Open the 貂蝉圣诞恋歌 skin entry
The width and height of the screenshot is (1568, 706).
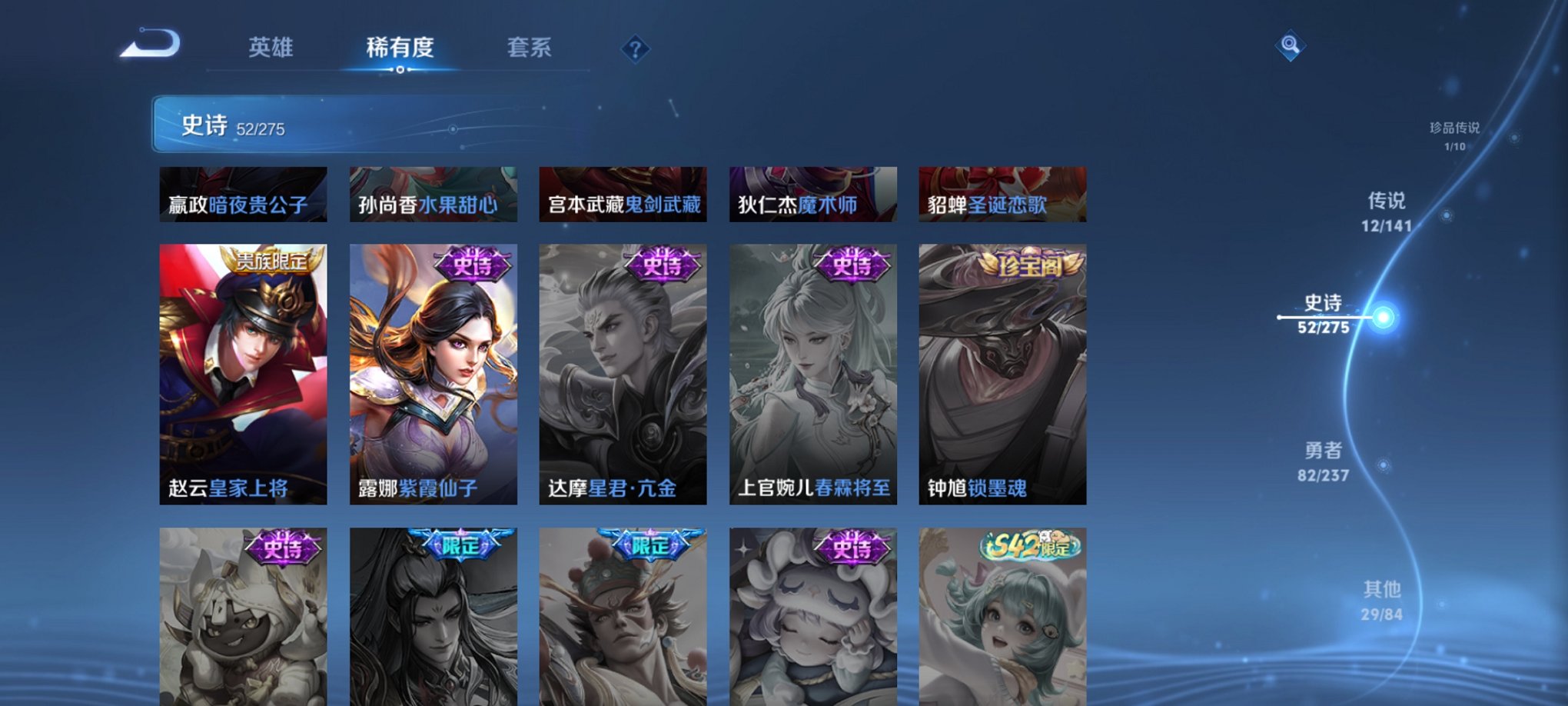click(x=1002, y=195)
